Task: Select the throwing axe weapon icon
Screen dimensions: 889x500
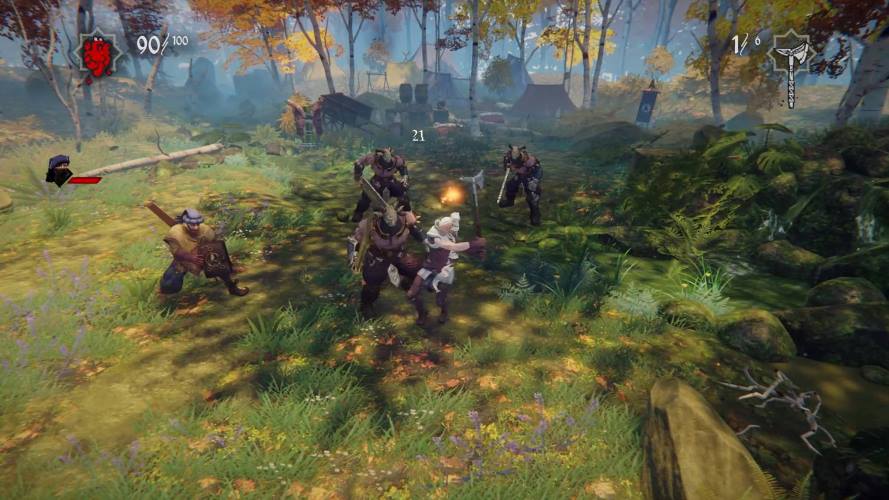Action: 790,62
